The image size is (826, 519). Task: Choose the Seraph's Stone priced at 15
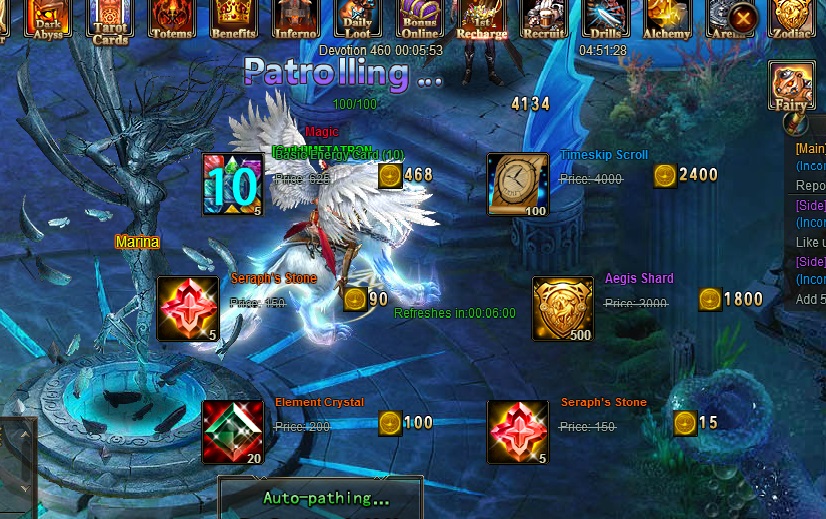pos(518,432)
